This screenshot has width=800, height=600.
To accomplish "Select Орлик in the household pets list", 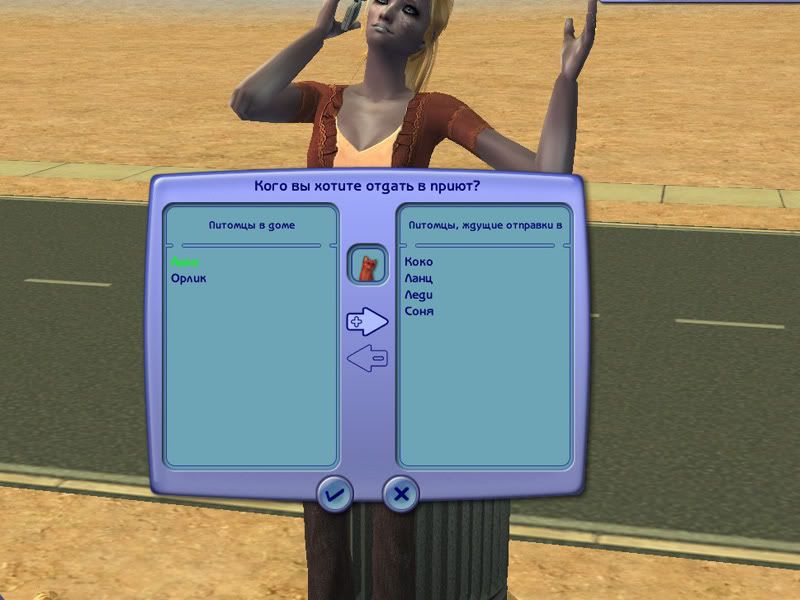I will [x=188, y=278].
